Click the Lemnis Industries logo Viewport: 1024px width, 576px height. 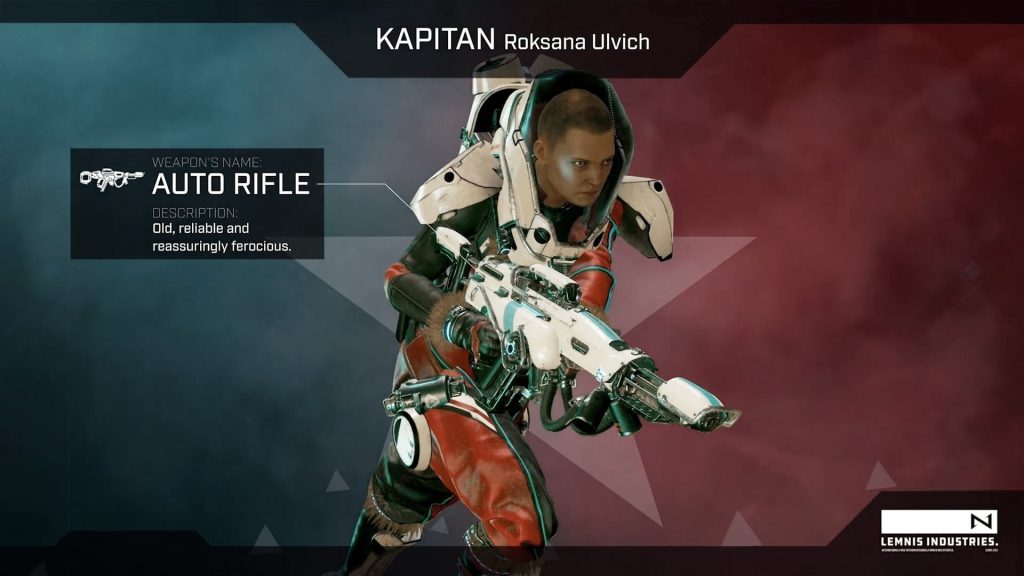[938, 530]
